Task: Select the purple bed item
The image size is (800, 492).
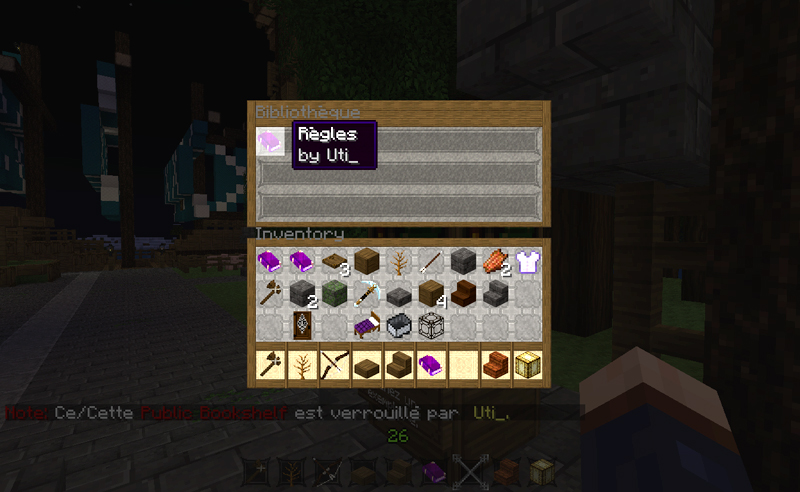Action: tap(367, 325)
